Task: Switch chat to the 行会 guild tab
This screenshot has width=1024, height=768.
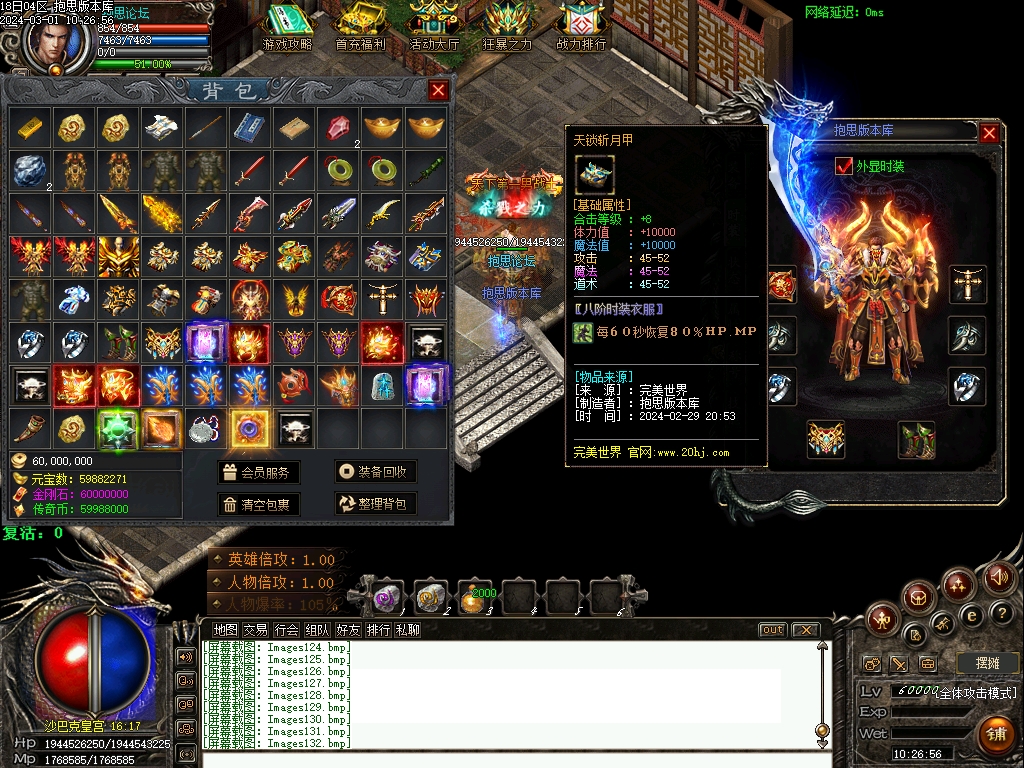Action: click(287, 630)
